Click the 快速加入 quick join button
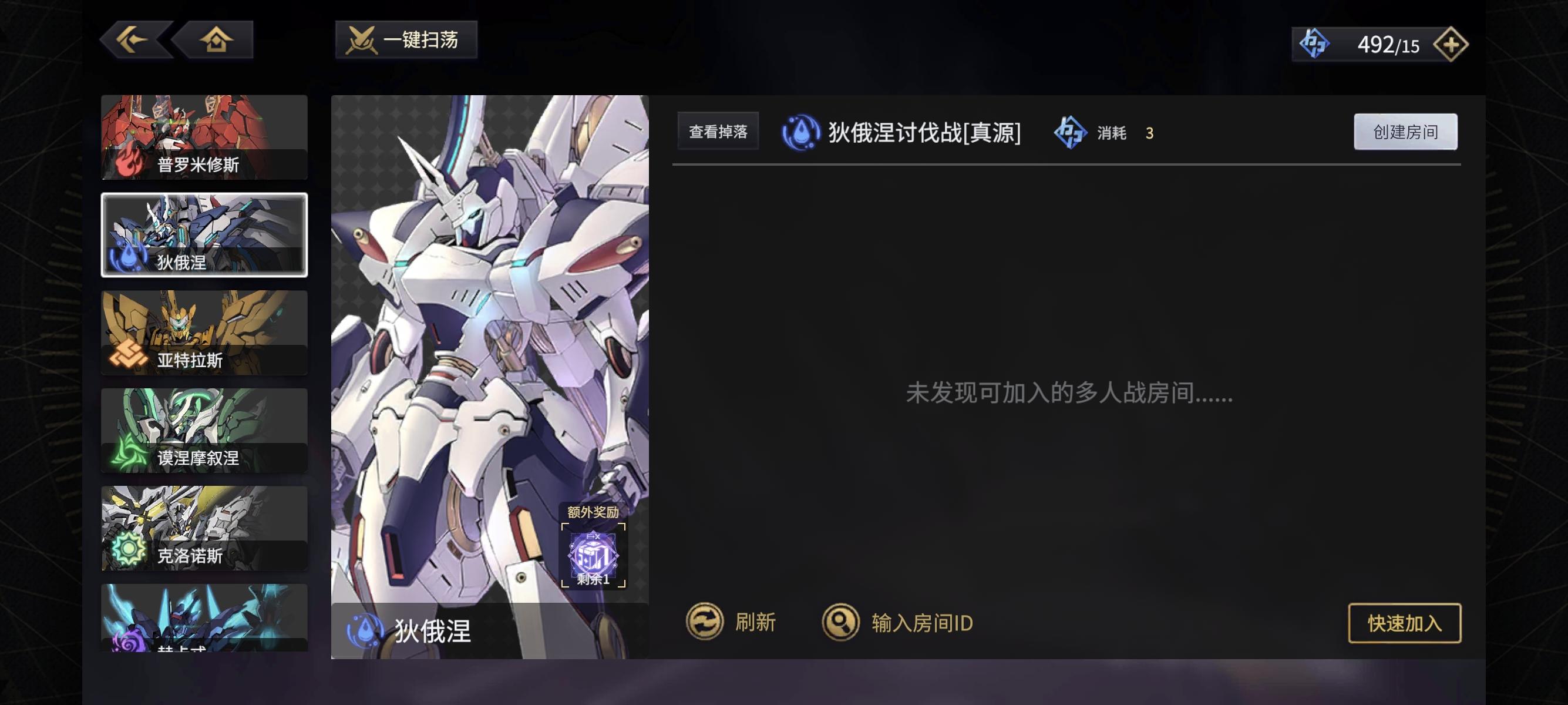 pos(1404,622)
